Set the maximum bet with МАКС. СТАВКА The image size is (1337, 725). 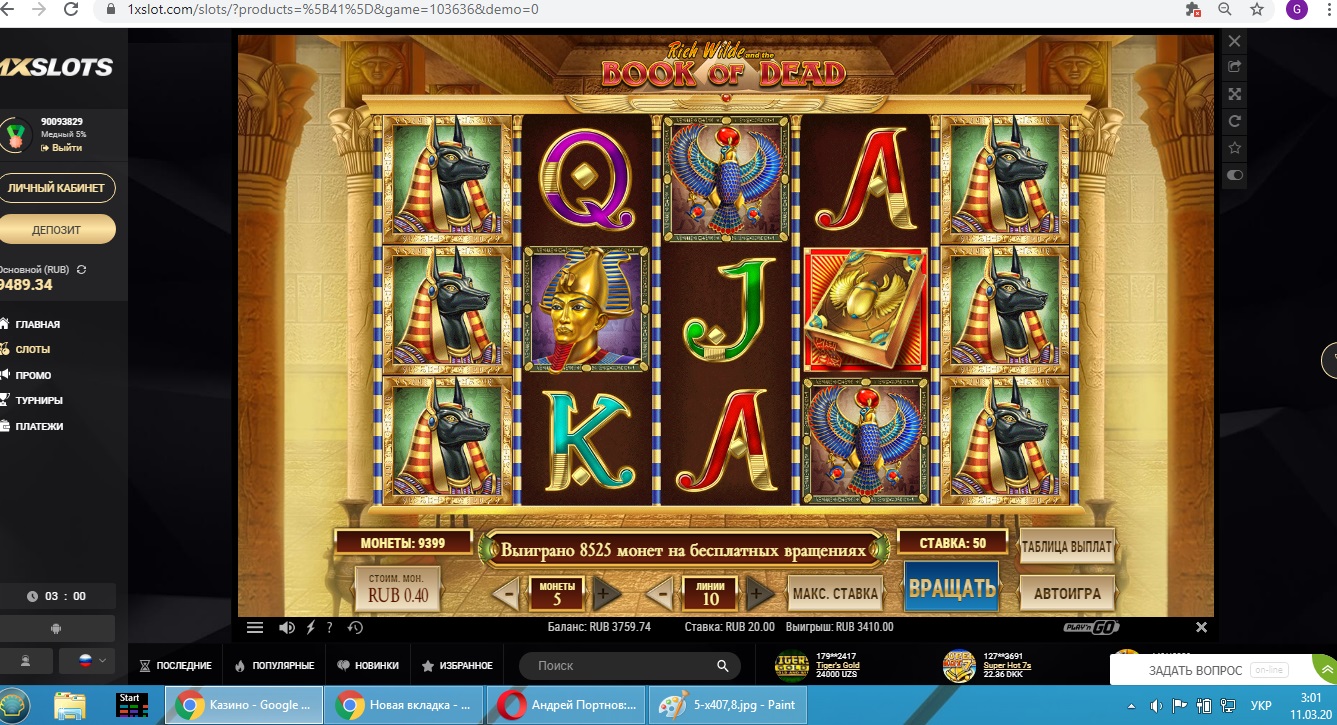pyautogui.click(x=835, y=593)
